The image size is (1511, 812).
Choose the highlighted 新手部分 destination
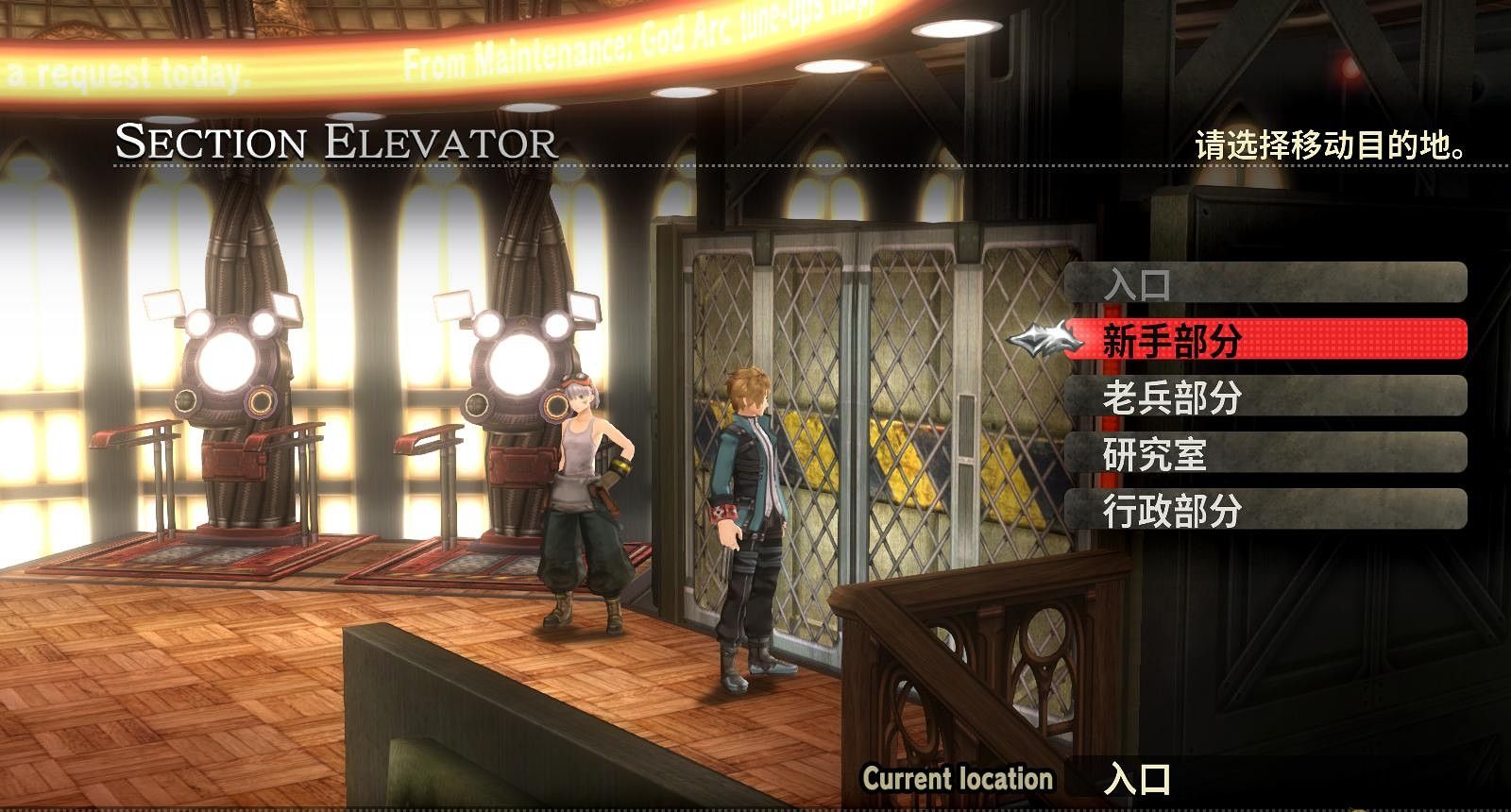coord(1265,340)
